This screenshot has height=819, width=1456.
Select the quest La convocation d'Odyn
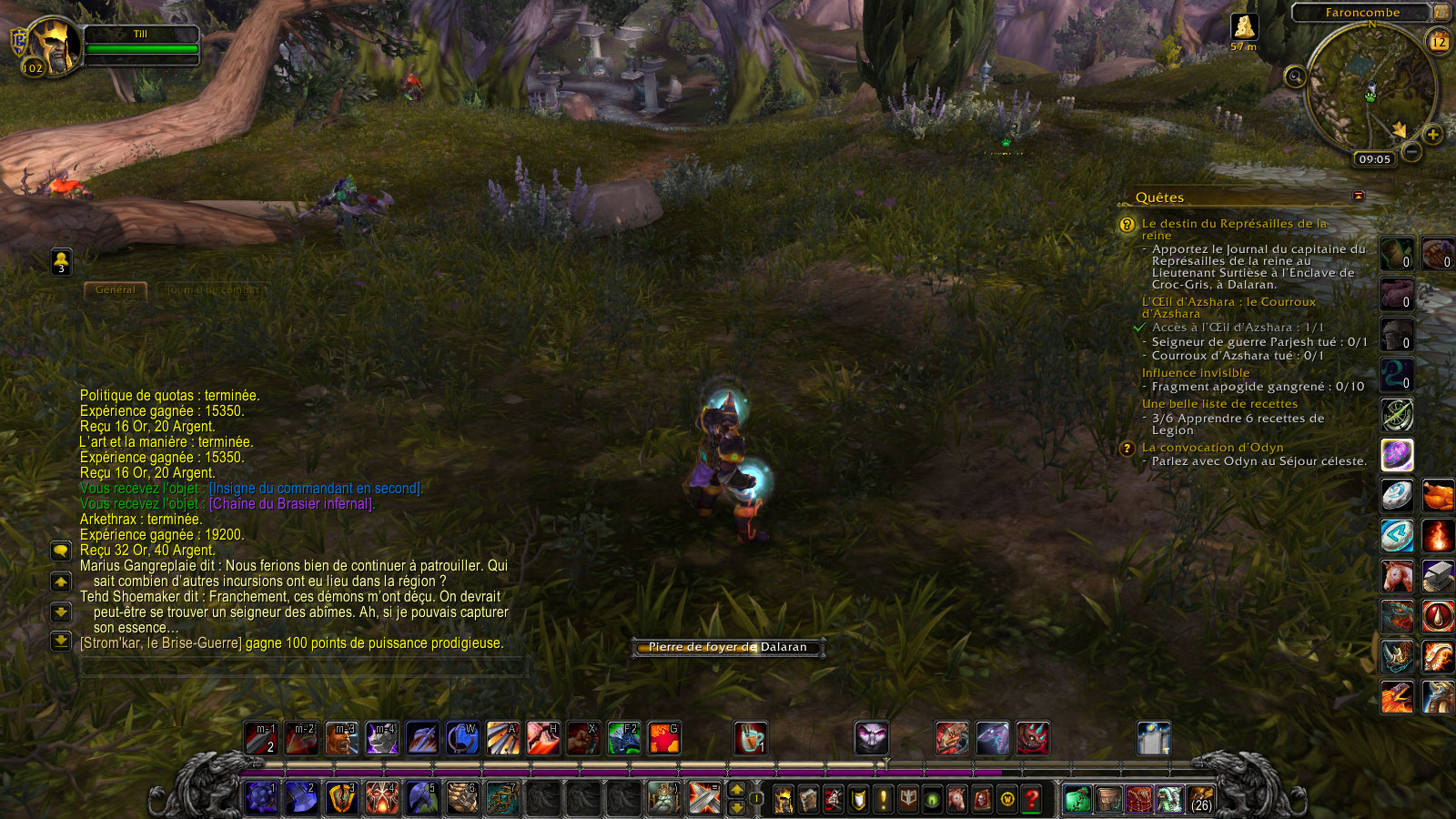pyautogui.click(x=1212, y=448)
